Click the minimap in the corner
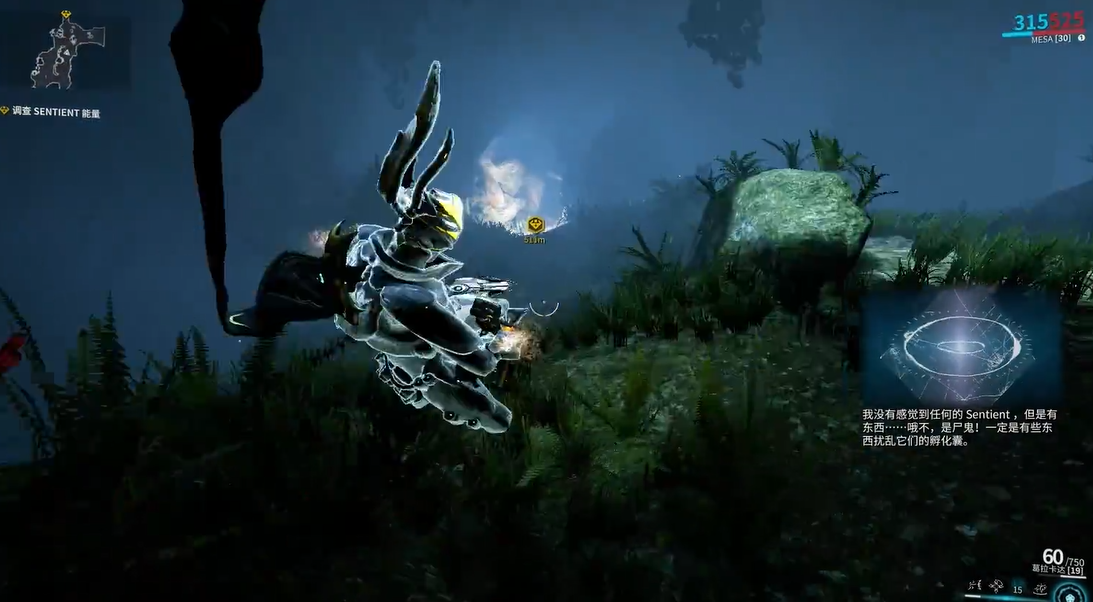This screenshot has height=602, width=1093. pos(66,52)
